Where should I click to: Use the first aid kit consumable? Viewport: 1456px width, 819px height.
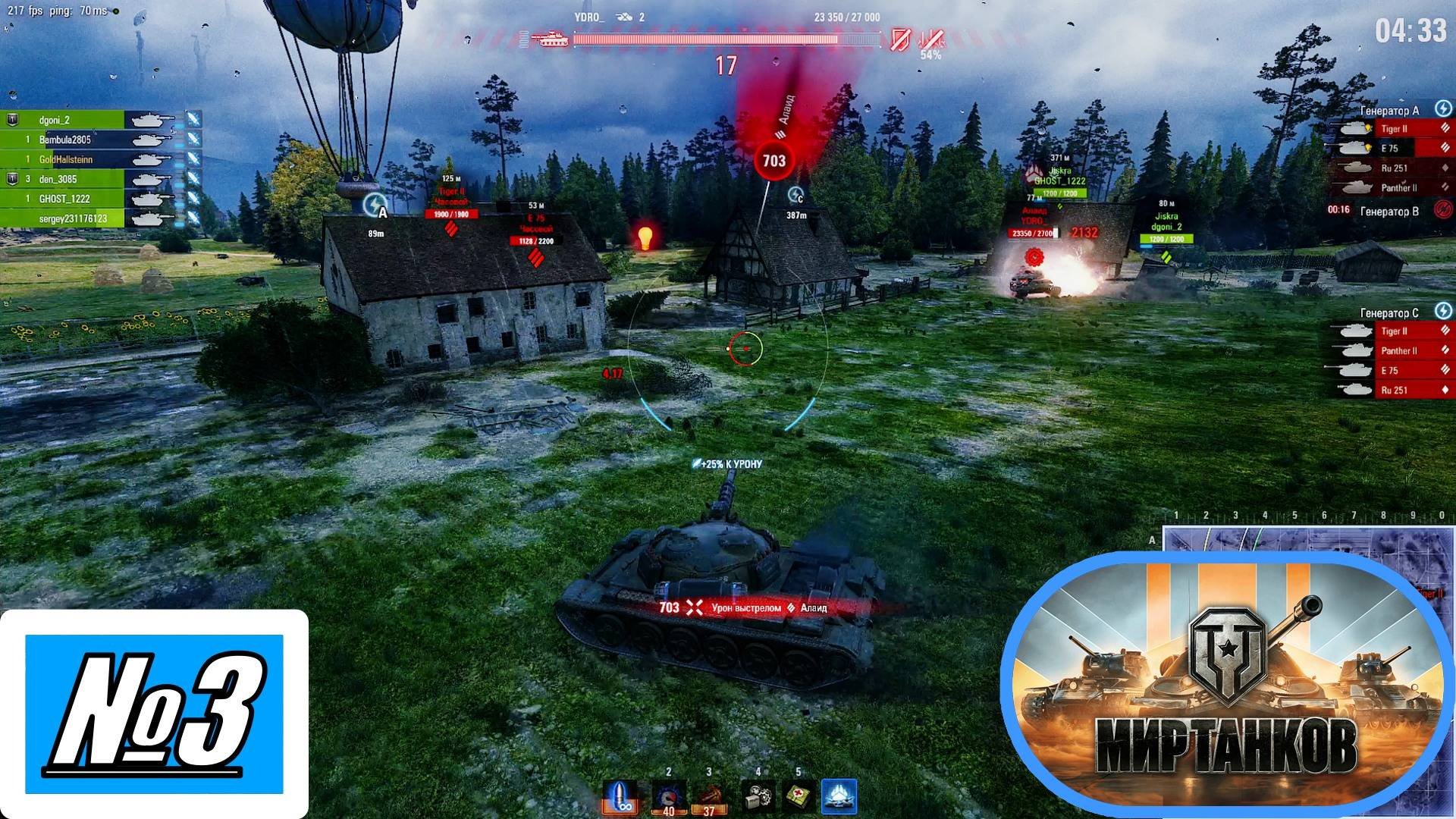click(798, 797)
